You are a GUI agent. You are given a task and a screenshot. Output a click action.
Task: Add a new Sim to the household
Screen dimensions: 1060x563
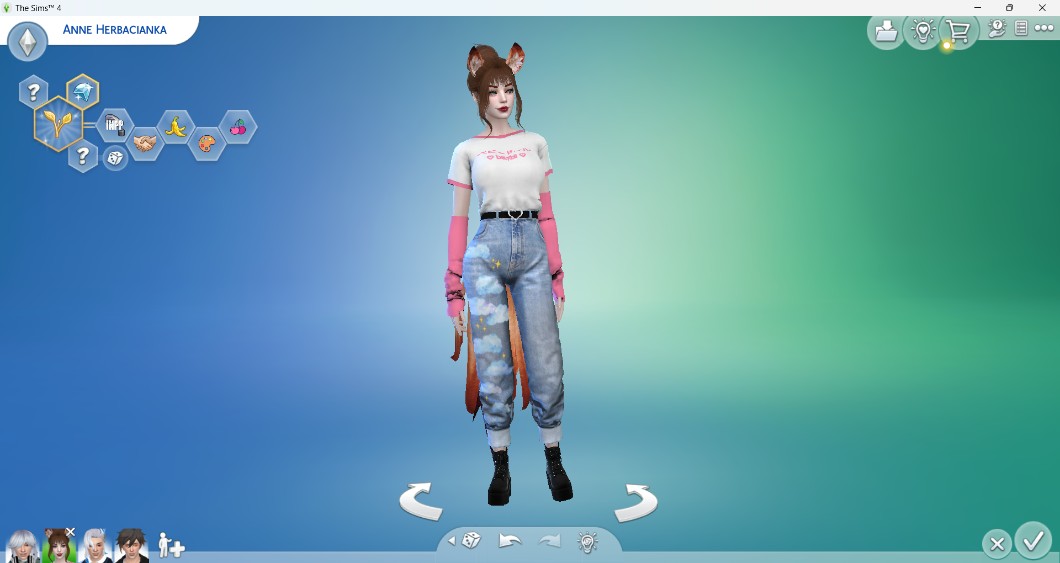171,546
